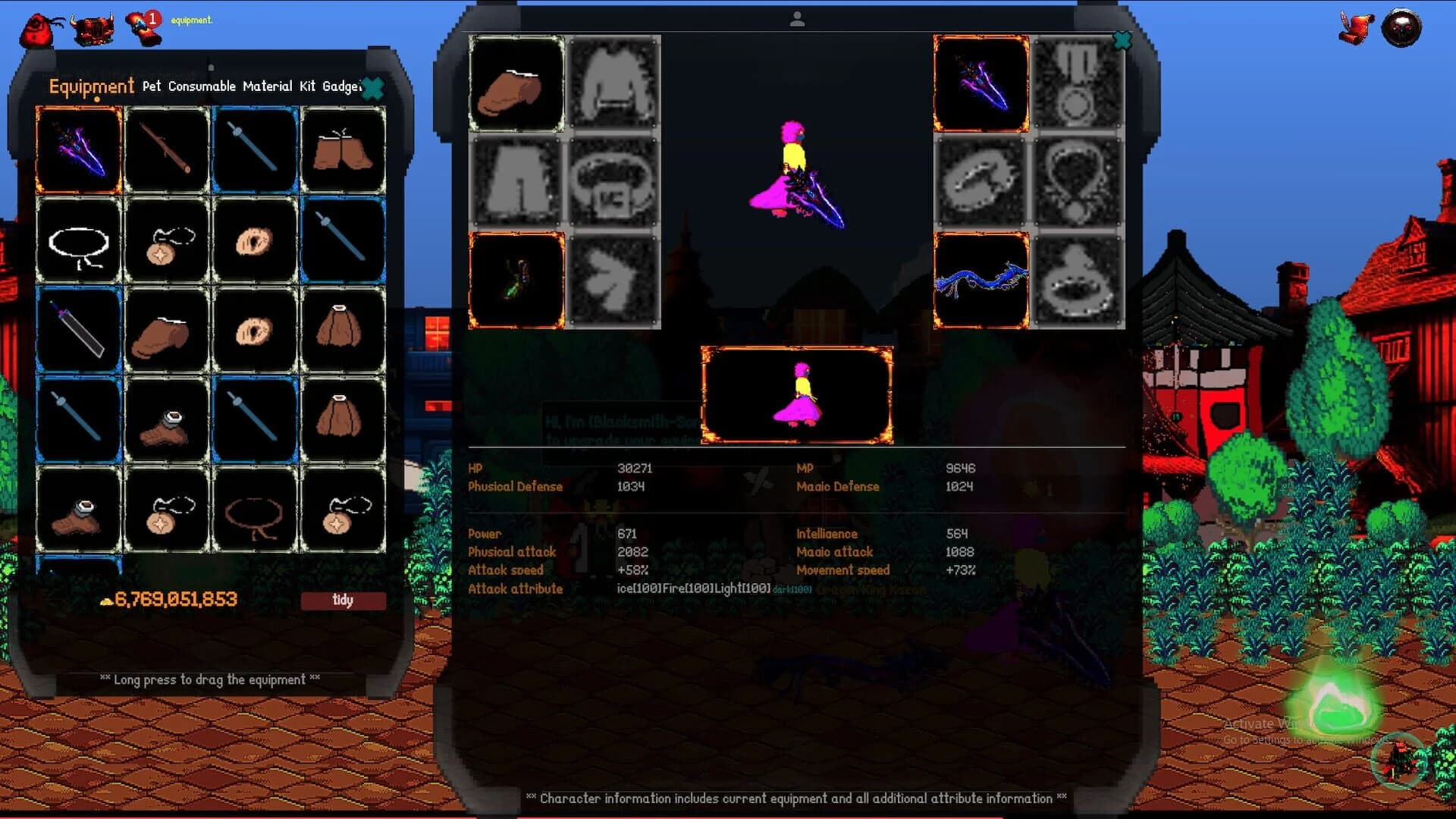This screenshot has height=819, width=1456.
Task: Select the purple sword in the first inventory slot
Action: [79, 149]
